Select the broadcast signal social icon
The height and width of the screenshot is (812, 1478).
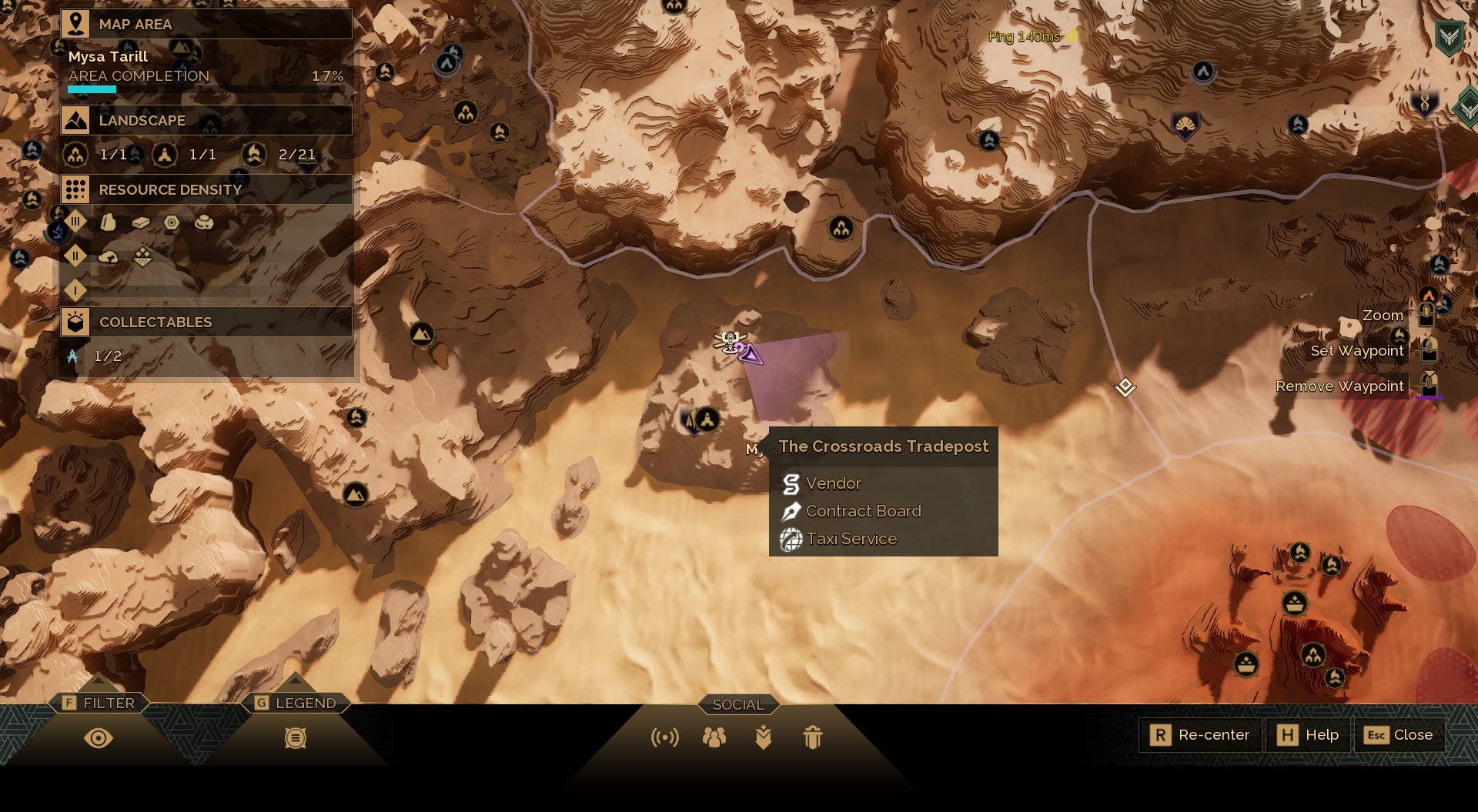coord(664,738)
